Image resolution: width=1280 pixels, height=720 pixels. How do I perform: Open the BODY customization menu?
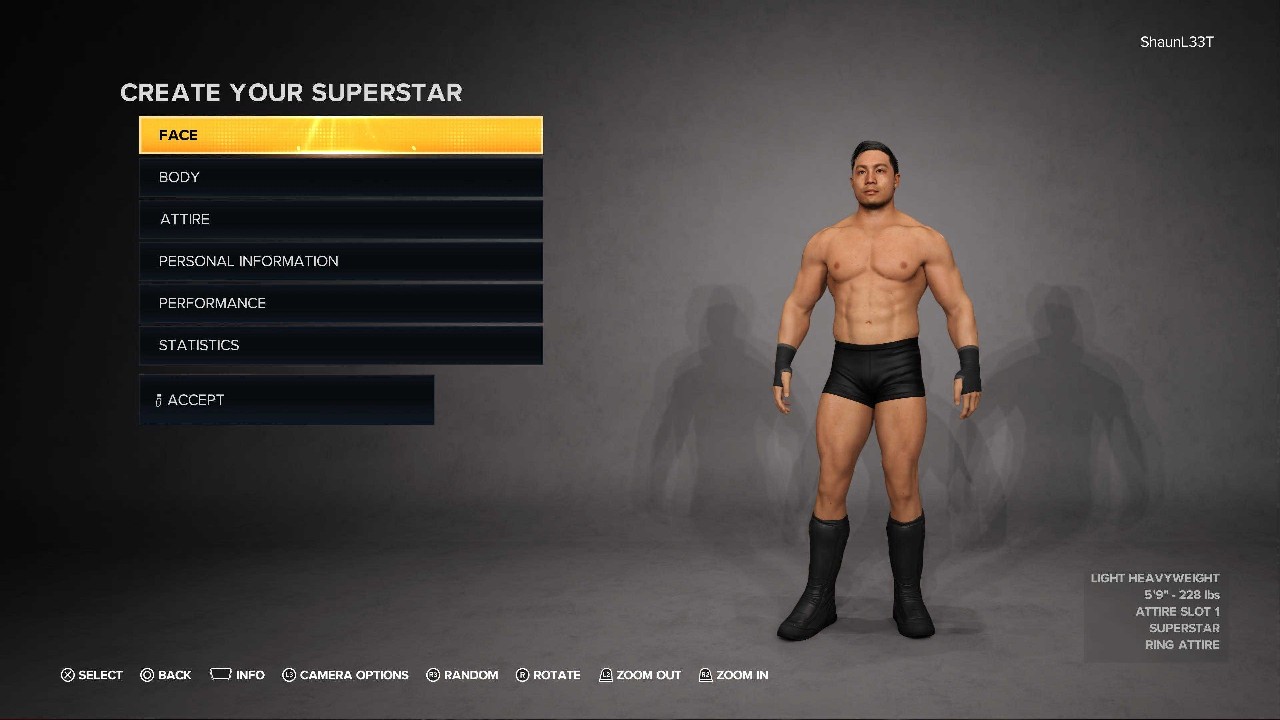340,176
